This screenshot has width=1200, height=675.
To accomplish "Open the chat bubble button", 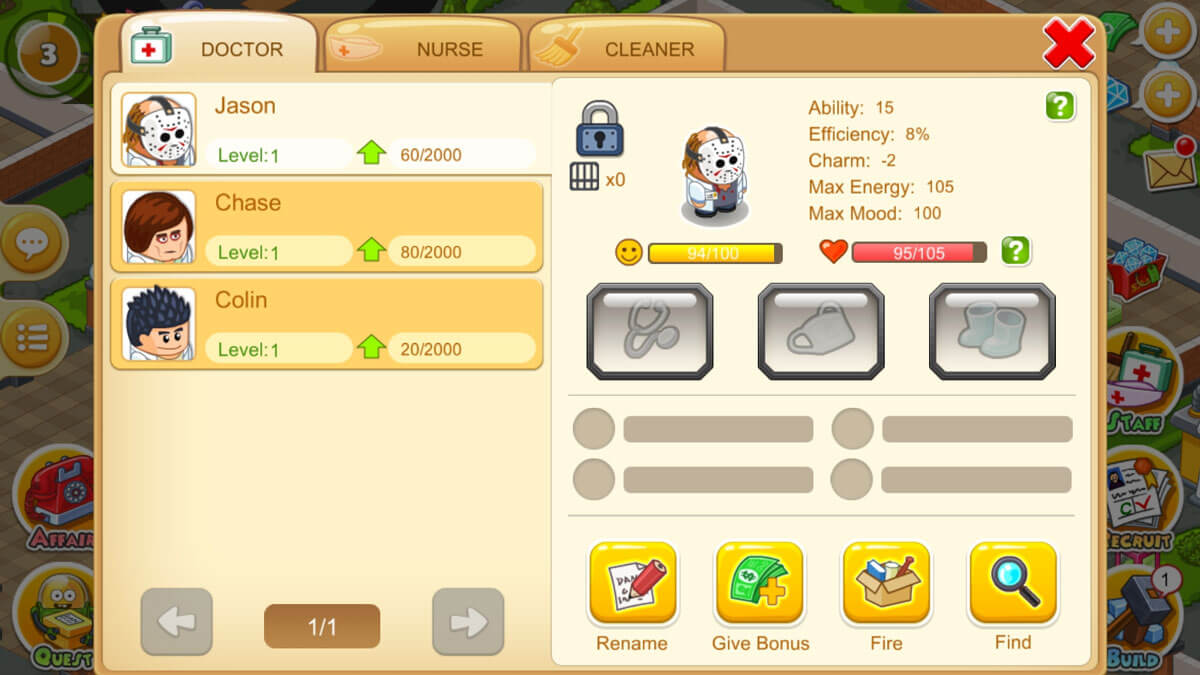I will [x=30, y=241].
